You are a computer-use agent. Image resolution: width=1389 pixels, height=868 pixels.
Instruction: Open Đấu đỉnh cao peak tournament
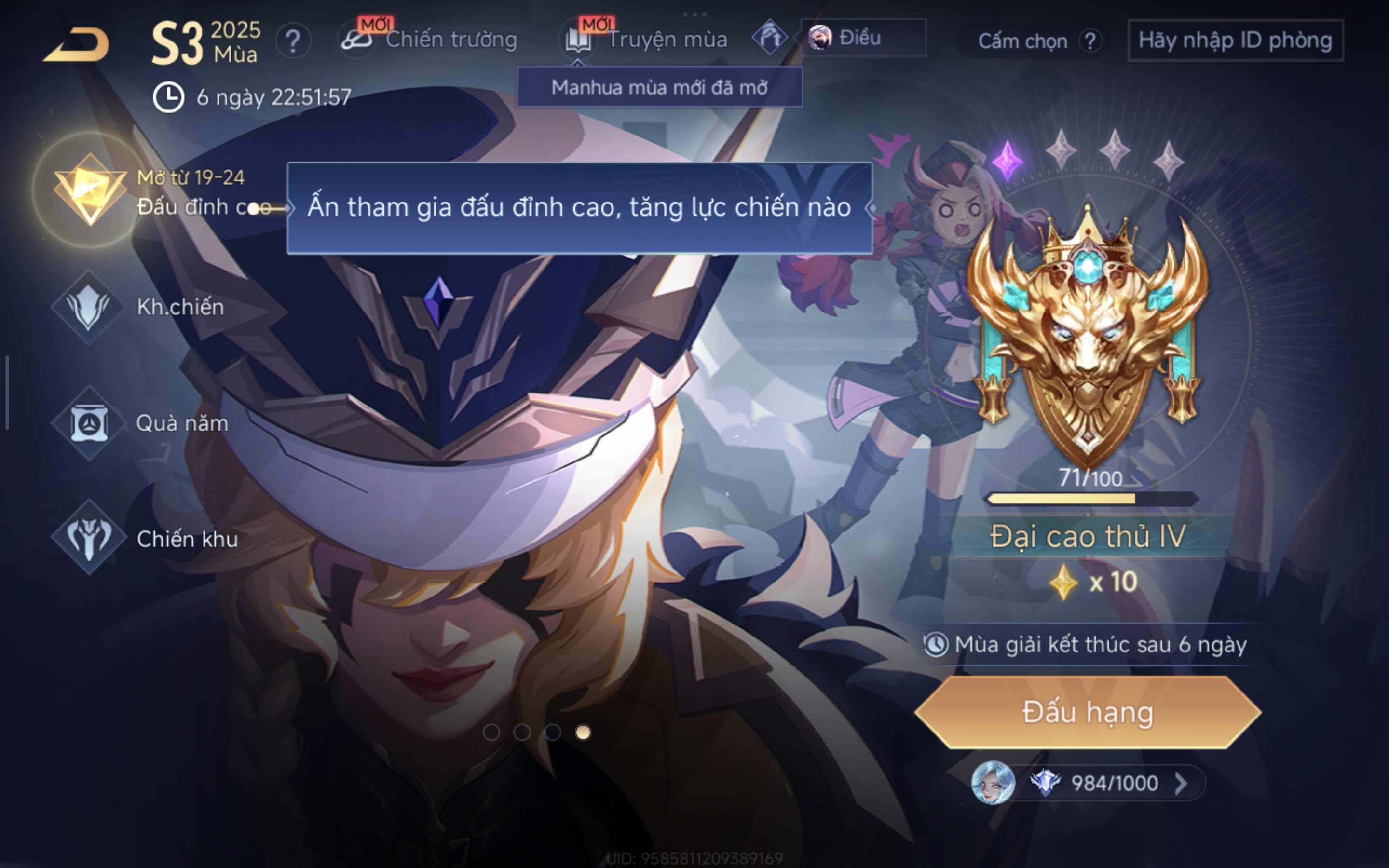[x=90, y=190]
